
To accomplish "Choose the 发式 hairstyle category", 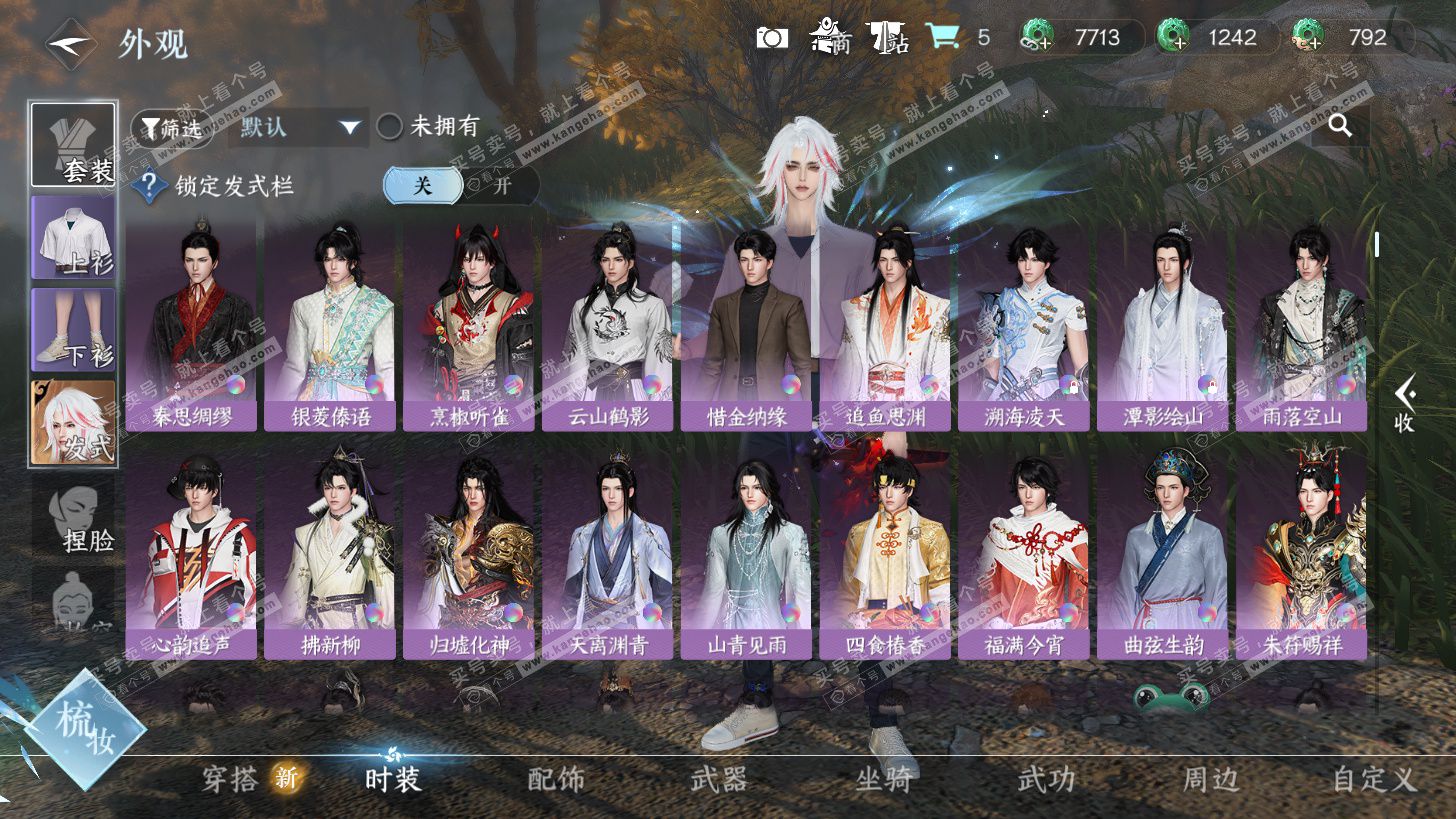I will point(73,422).
